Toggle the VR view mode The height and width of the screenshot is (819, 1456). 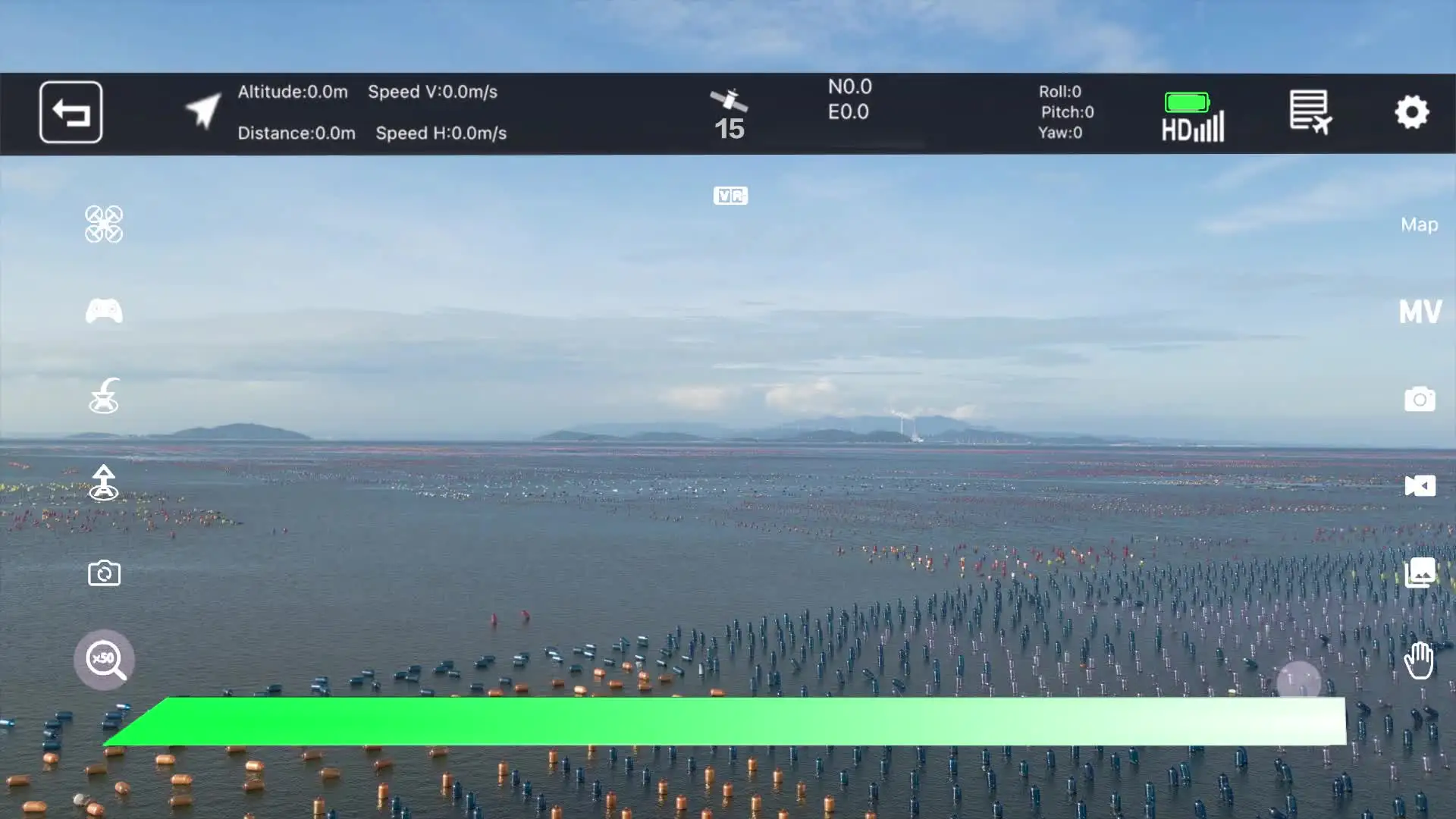coord(730,196)
